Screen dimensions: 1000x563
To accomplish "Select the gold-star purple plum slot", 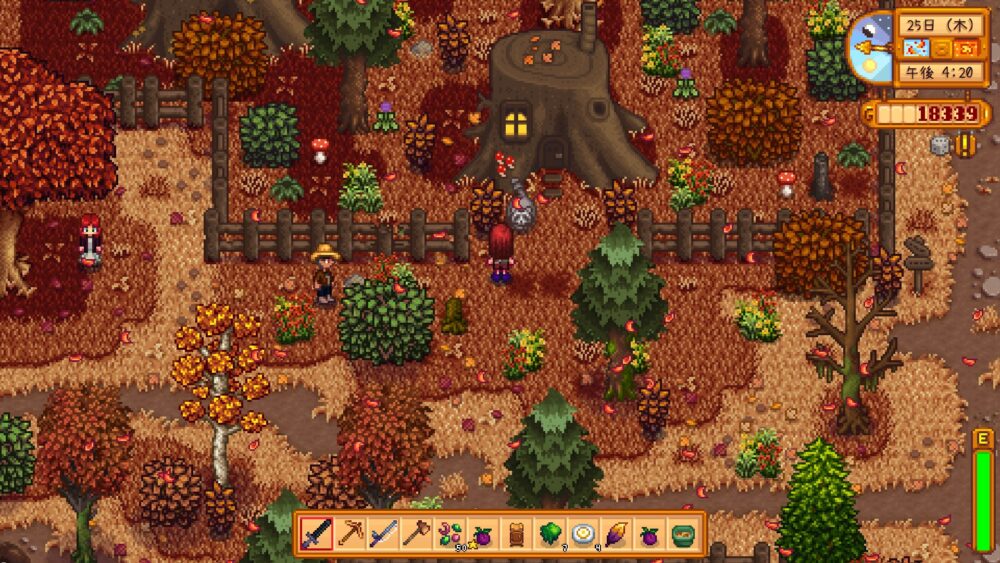I will click(483, 534).
